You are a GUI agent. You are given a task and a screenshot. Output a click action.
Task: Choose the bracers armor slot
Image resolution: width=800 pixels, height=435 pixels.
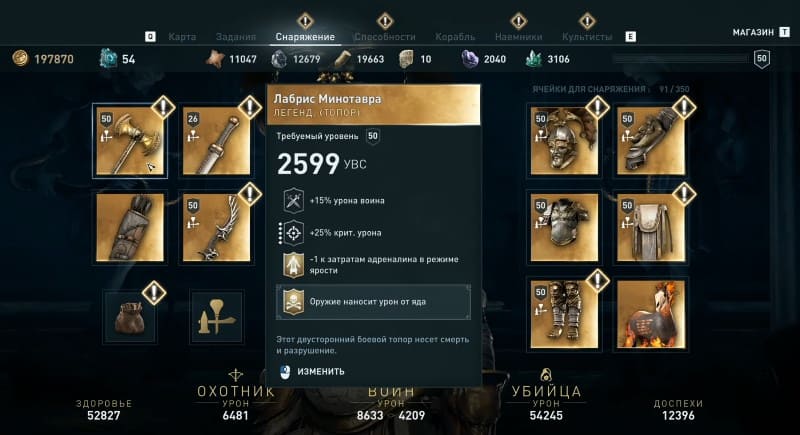[x=650, y=141]
